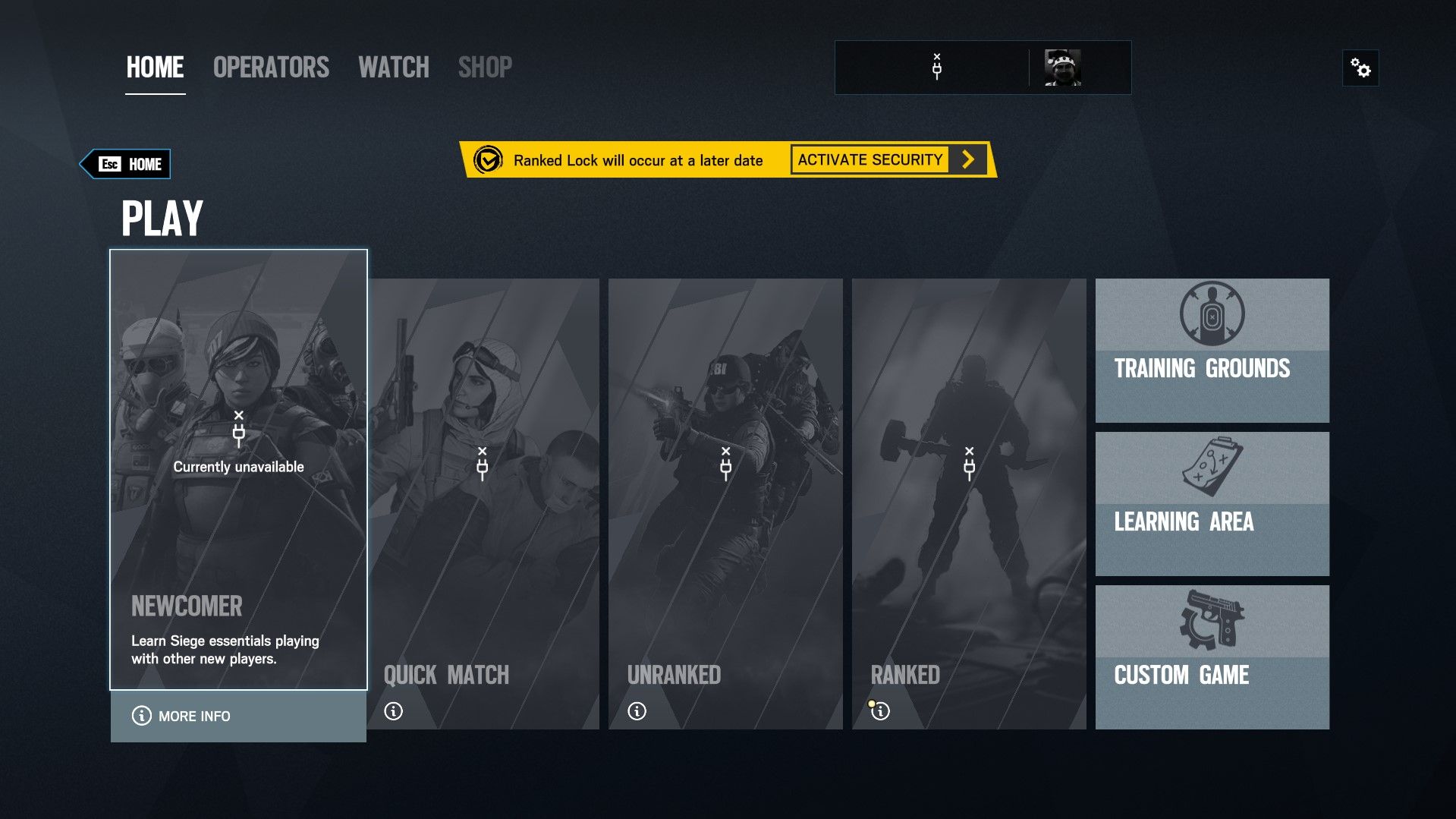The width and height of the screenshot is (1456, 819).
Task: Open the WATCH tab
Action: [394, 68]
